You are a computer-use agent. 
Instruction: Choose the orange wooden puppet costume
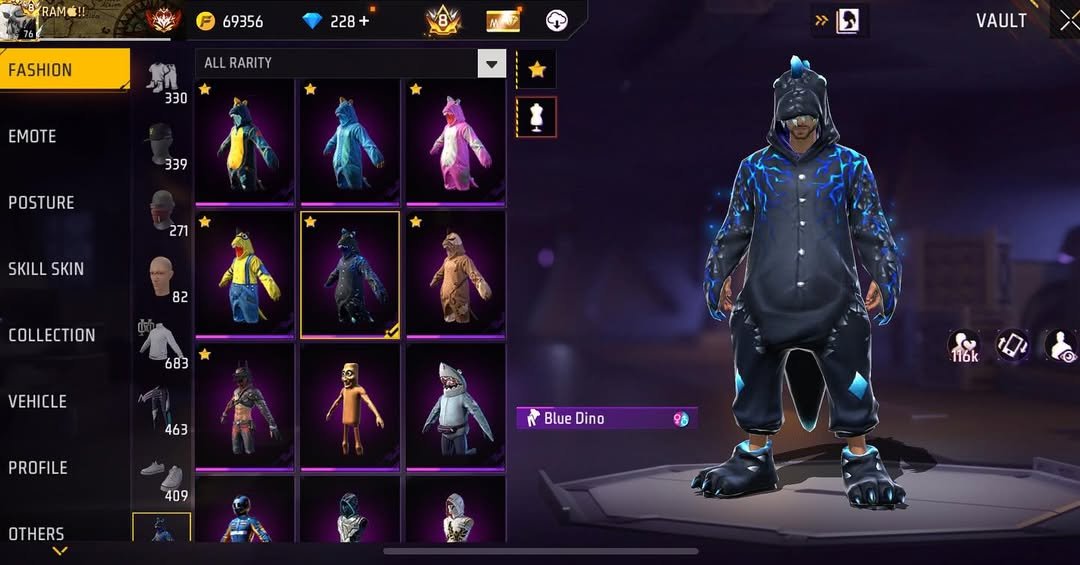coord(349,405)
